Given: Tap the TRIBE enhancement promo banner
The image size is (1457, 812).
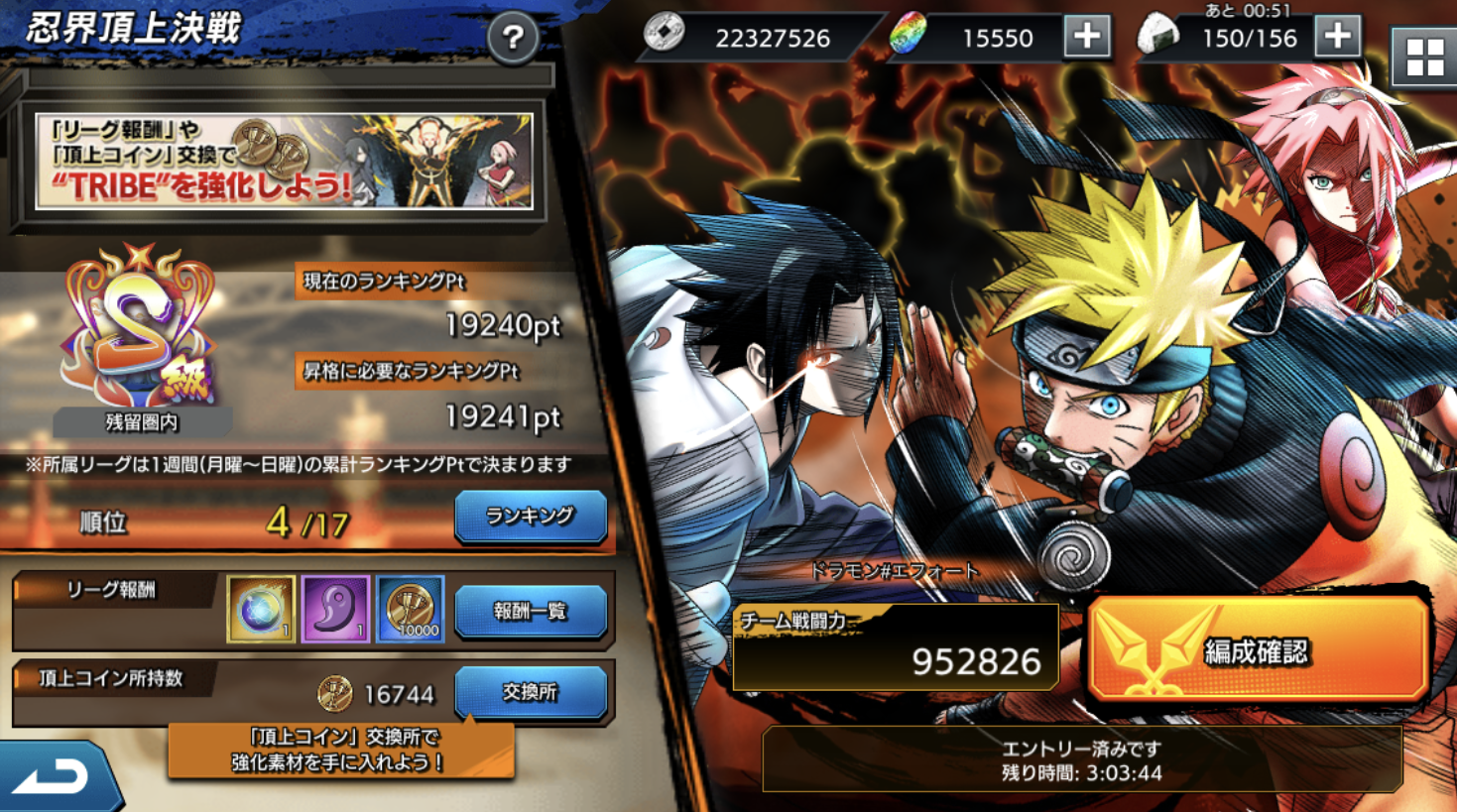Looking at the screenshot, I should pos(284,161).
